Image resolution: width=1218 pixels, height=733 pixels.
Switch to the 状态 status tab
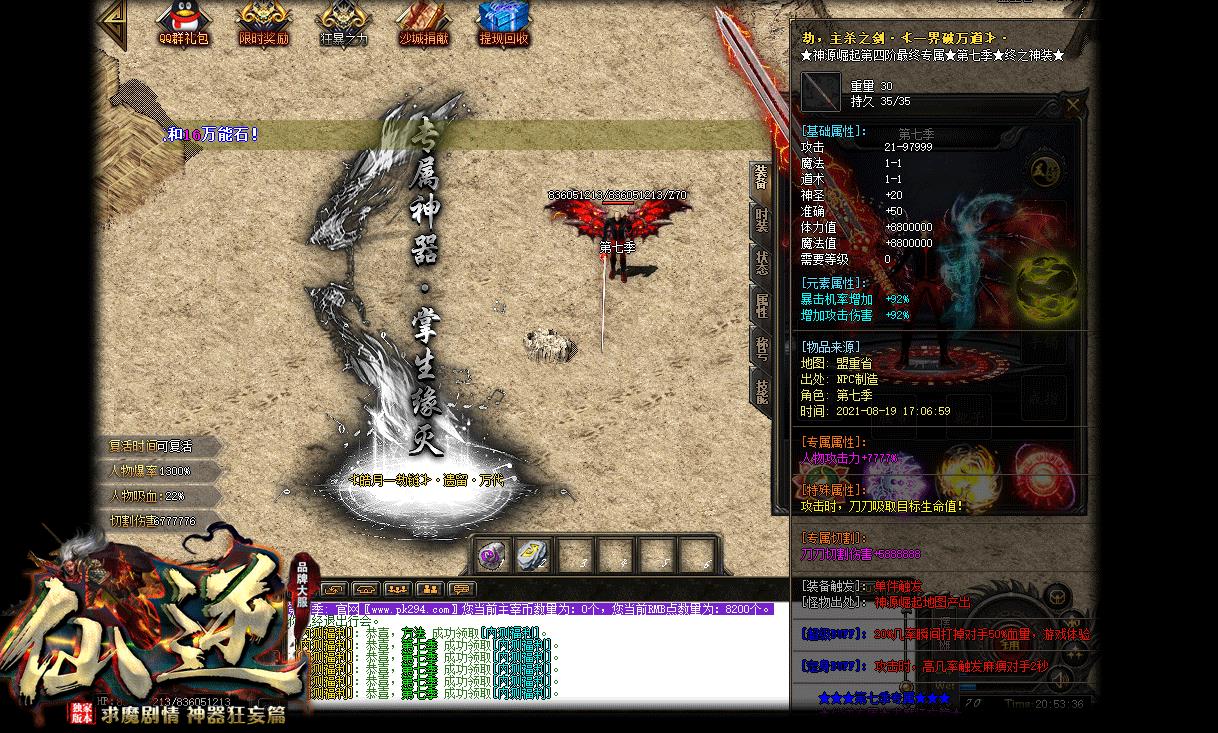point(761,263)
